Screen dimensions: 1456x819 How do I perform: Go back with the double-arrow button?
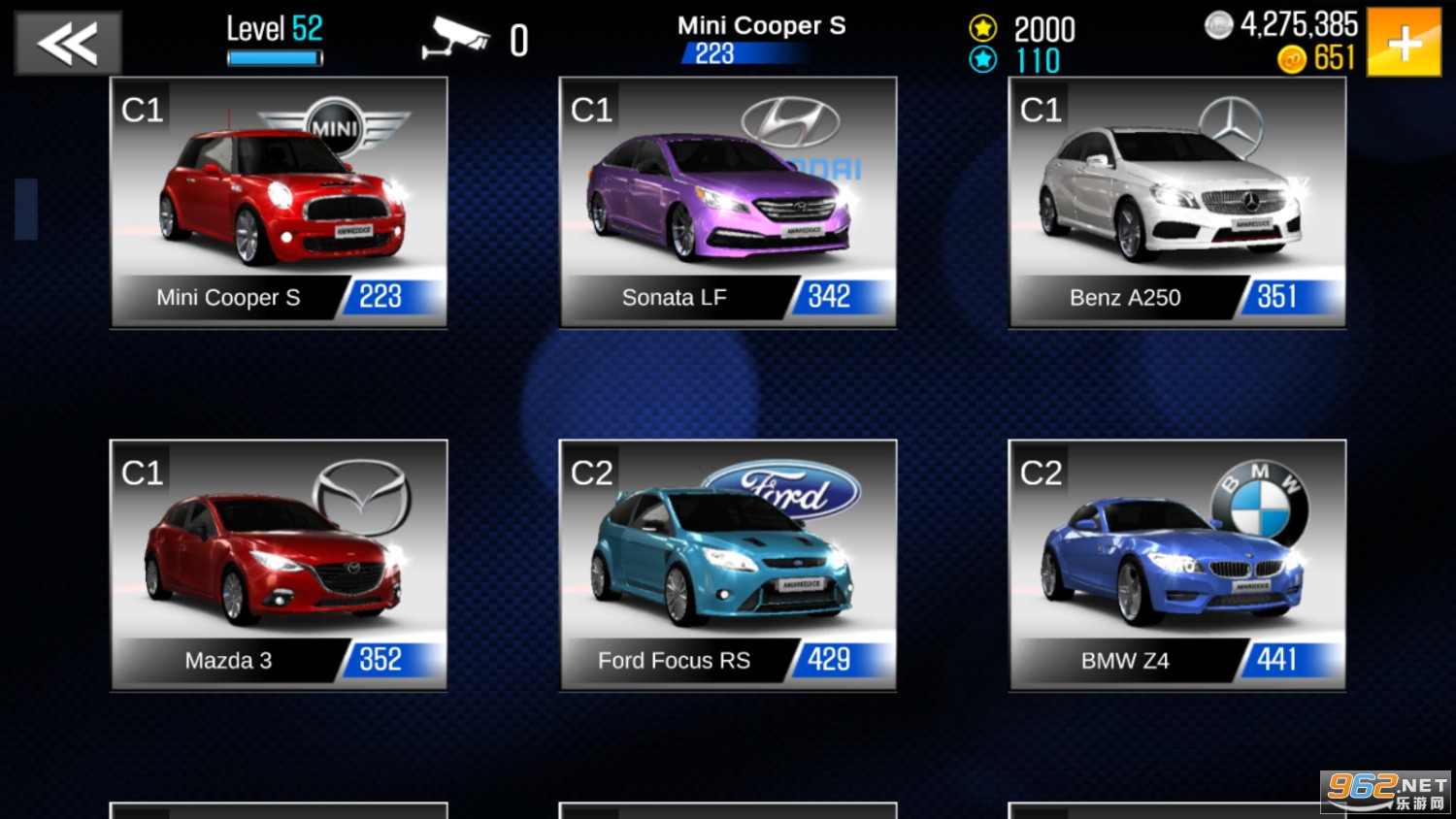68,43
